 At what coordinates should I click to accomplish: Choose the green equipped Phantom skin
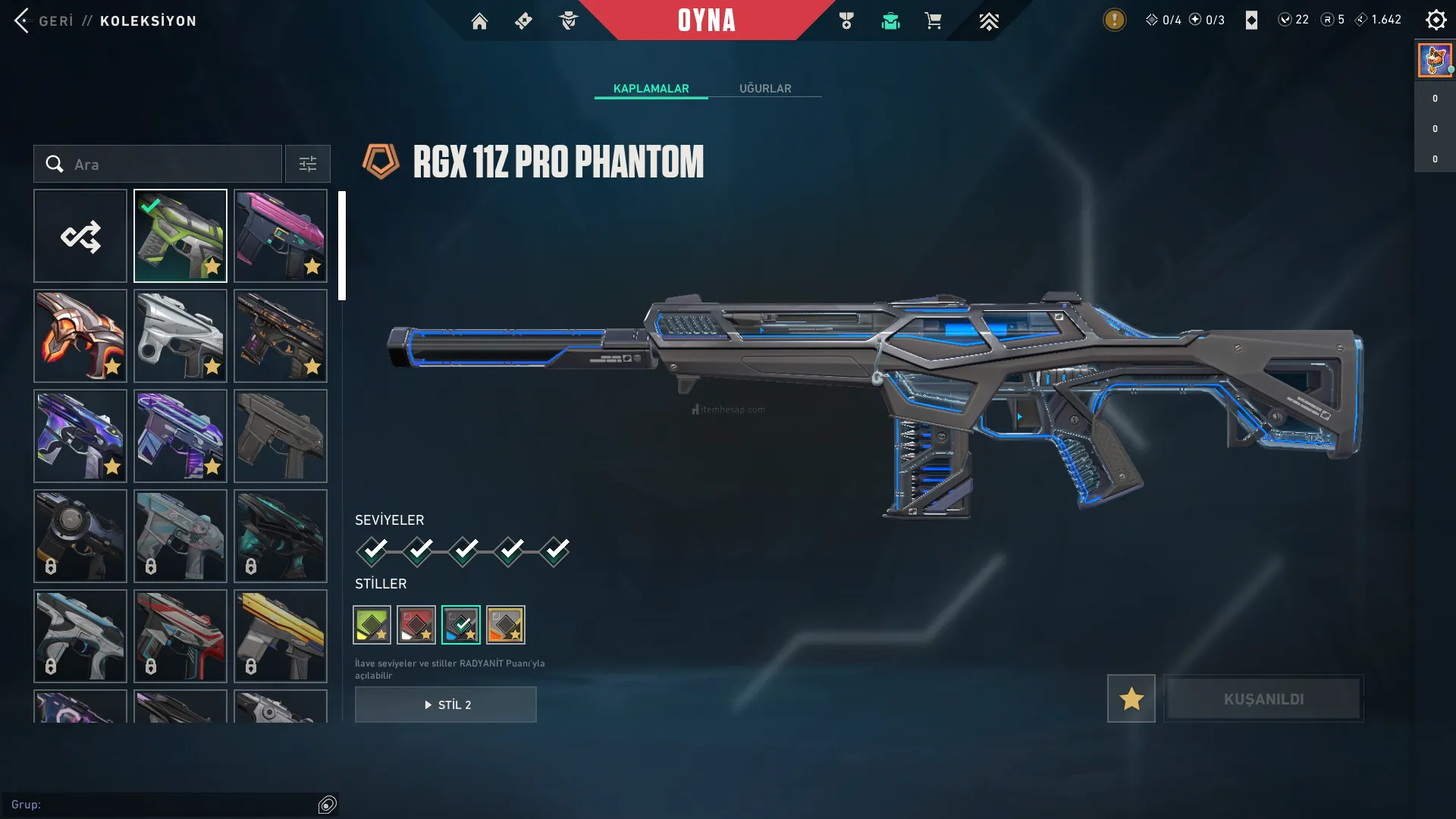point(180,236)
